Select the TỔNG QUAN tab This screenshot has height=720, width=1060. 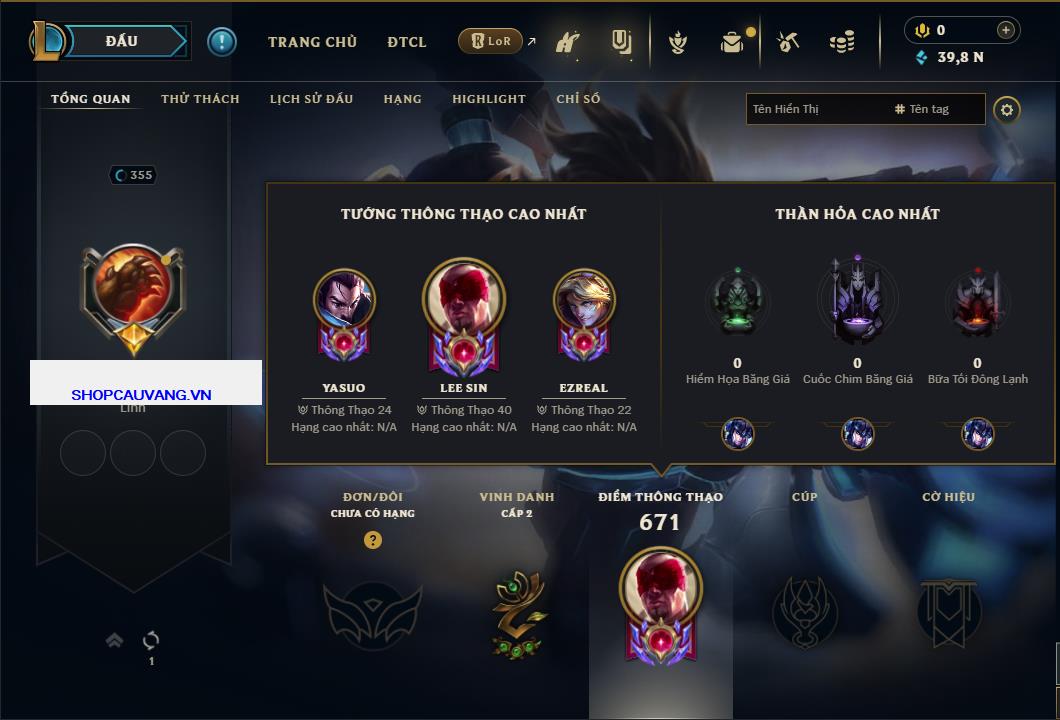tap(90, 99)
